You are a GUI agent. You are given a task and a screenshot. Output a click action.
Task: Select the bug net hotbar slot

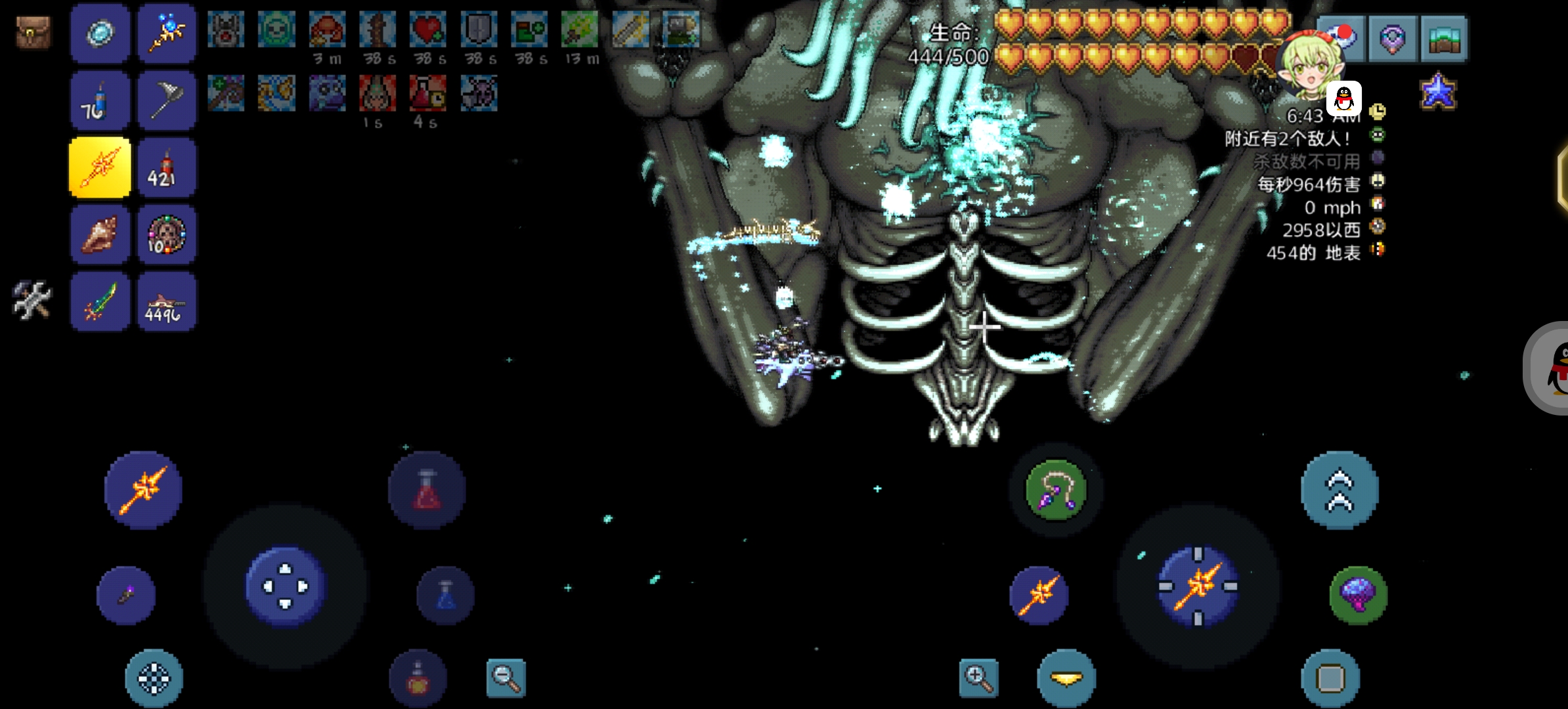167,101
